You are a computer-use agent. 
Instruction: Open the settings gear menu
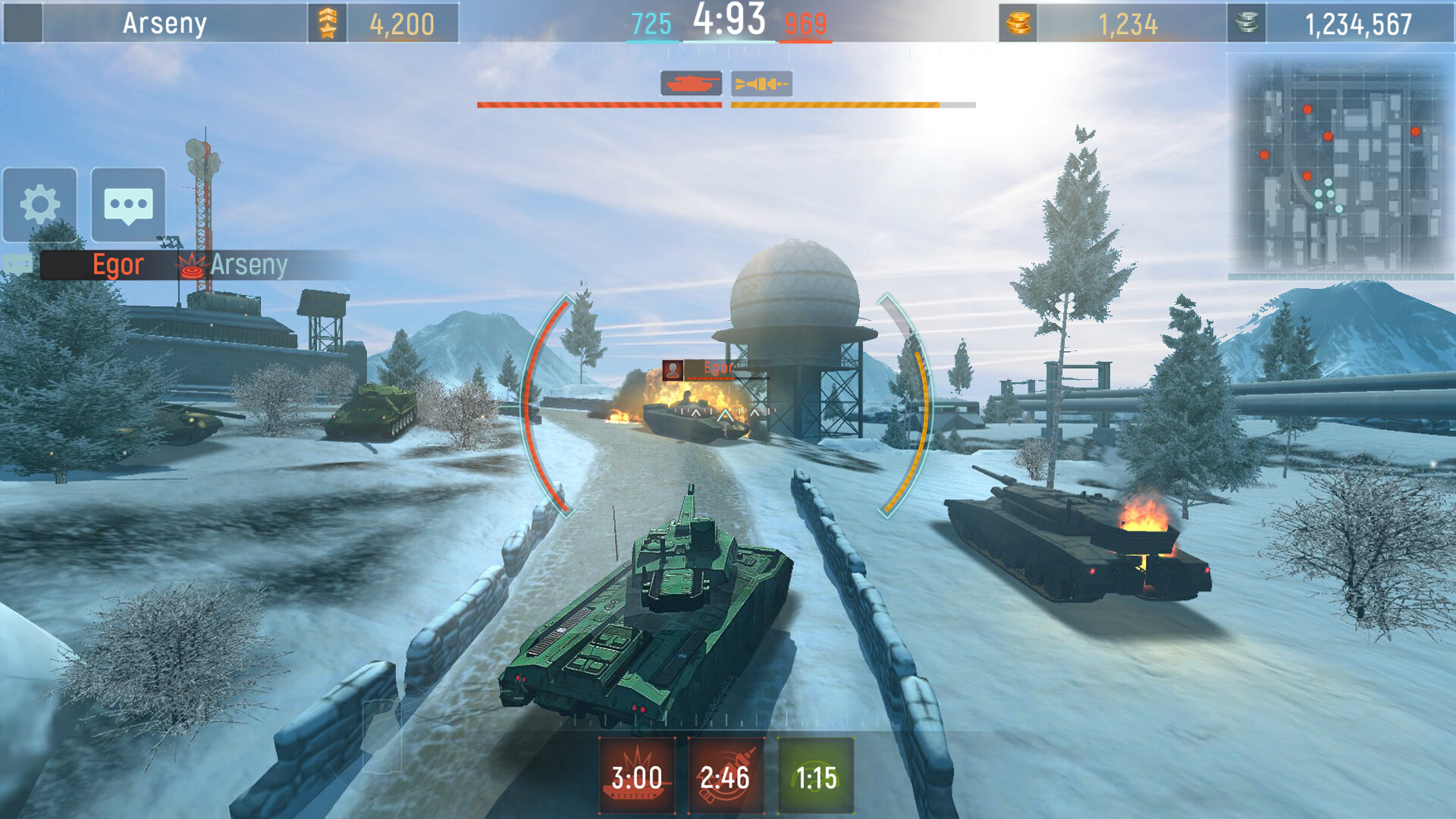pos(39,203)
